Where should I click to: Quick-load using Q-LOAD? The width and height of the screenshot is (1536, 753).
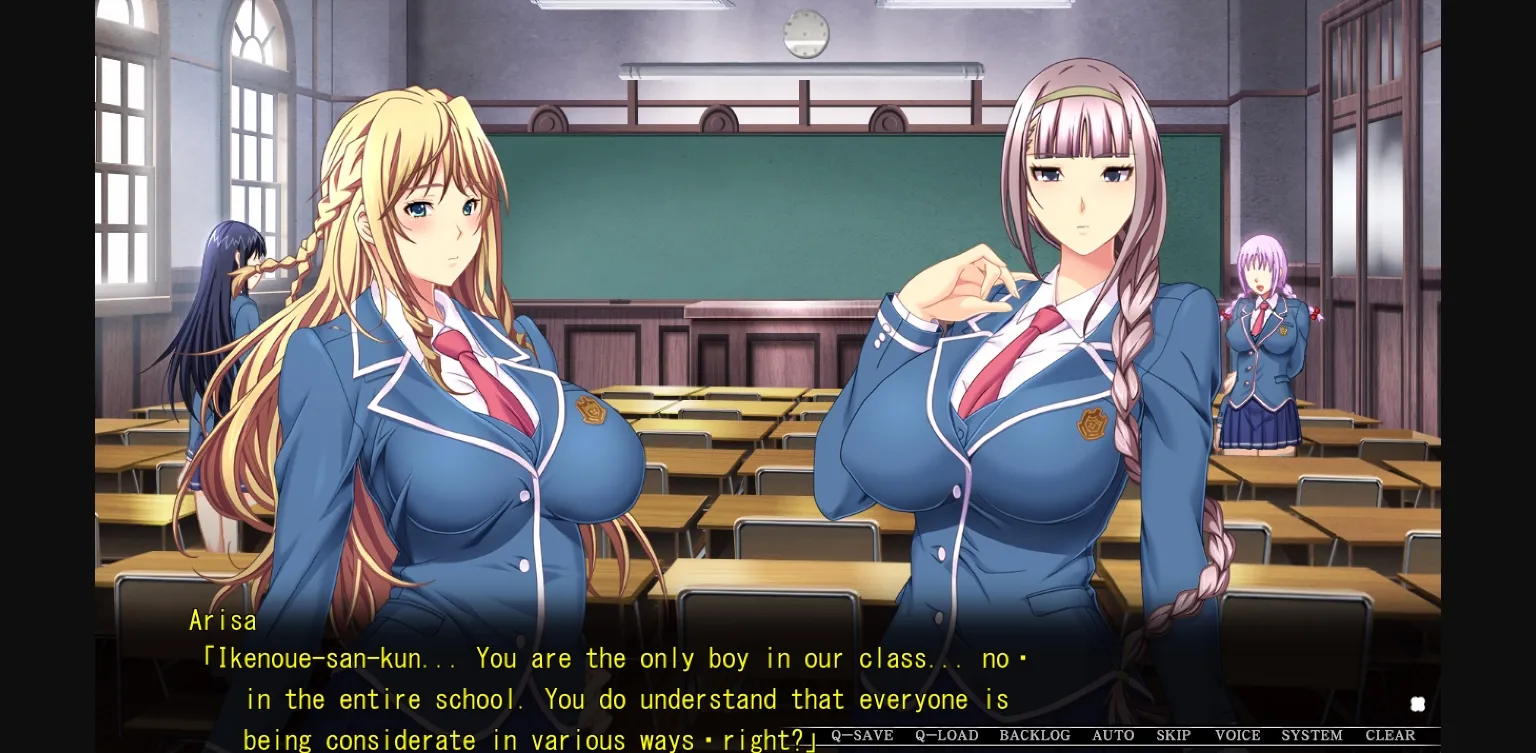coord(946,735)
